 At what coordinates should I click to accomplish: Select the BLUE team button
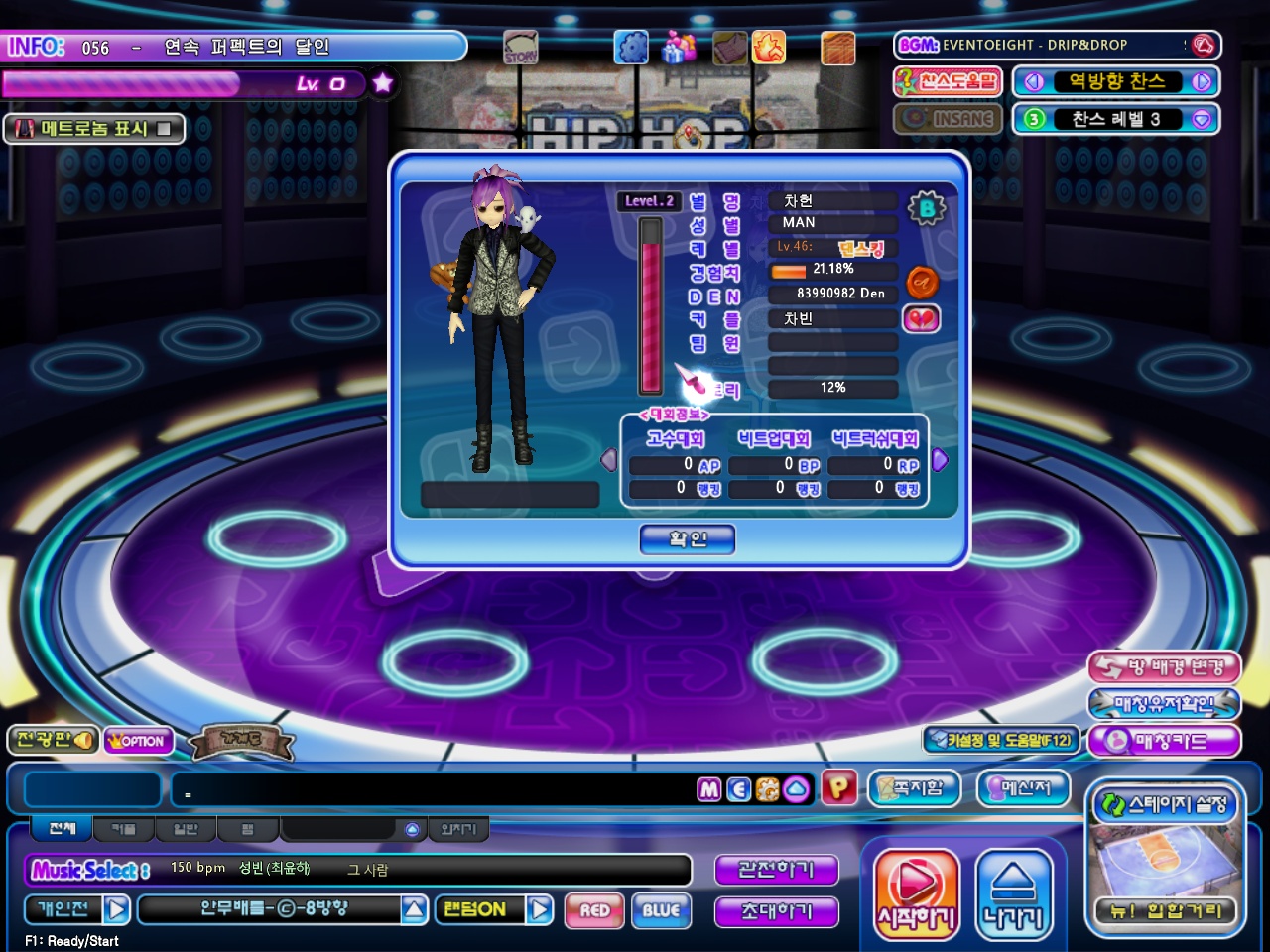tap(661, 910)
